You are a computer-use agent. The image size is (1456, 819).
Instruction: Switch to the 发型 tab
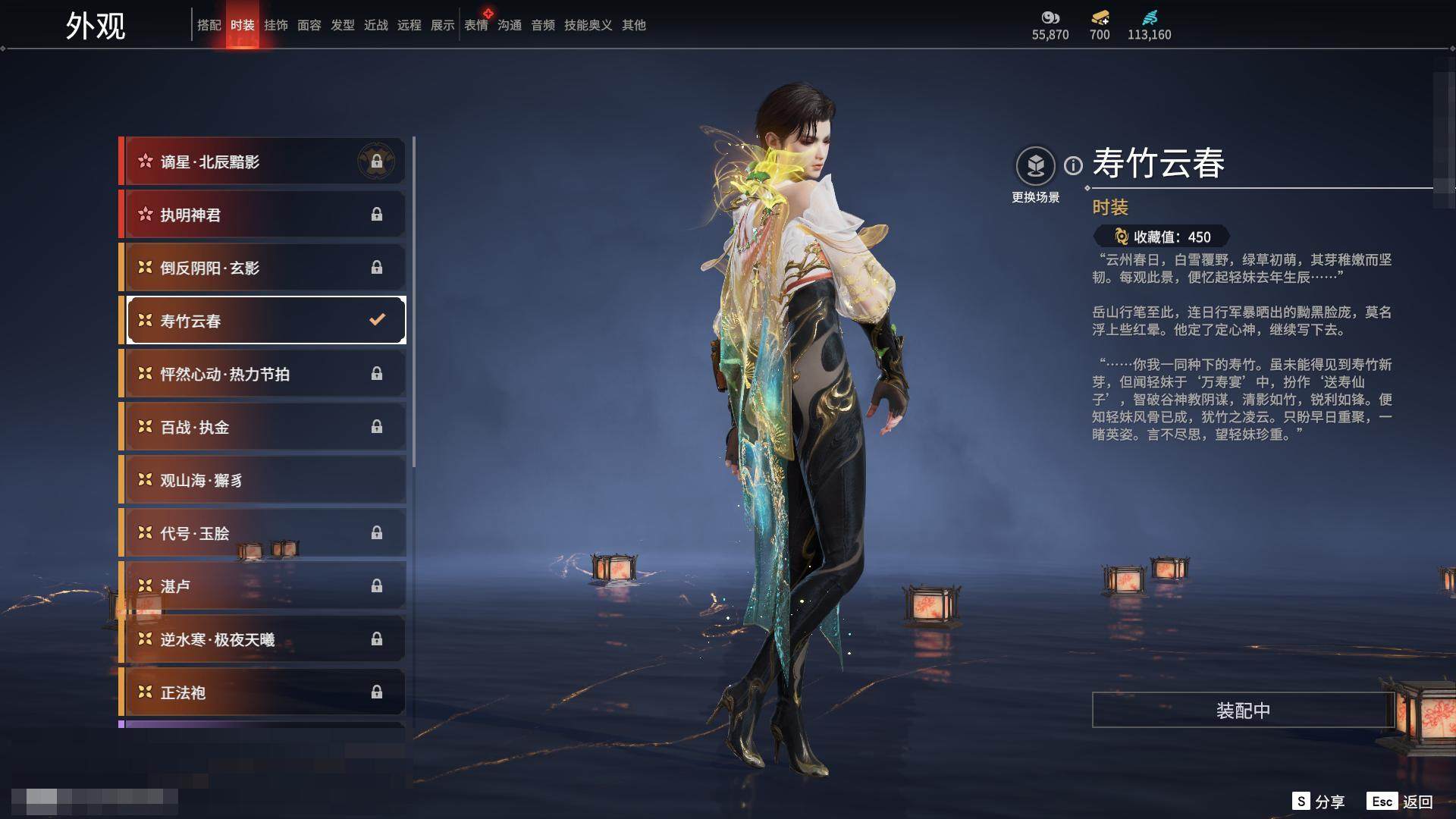(342, 25)
